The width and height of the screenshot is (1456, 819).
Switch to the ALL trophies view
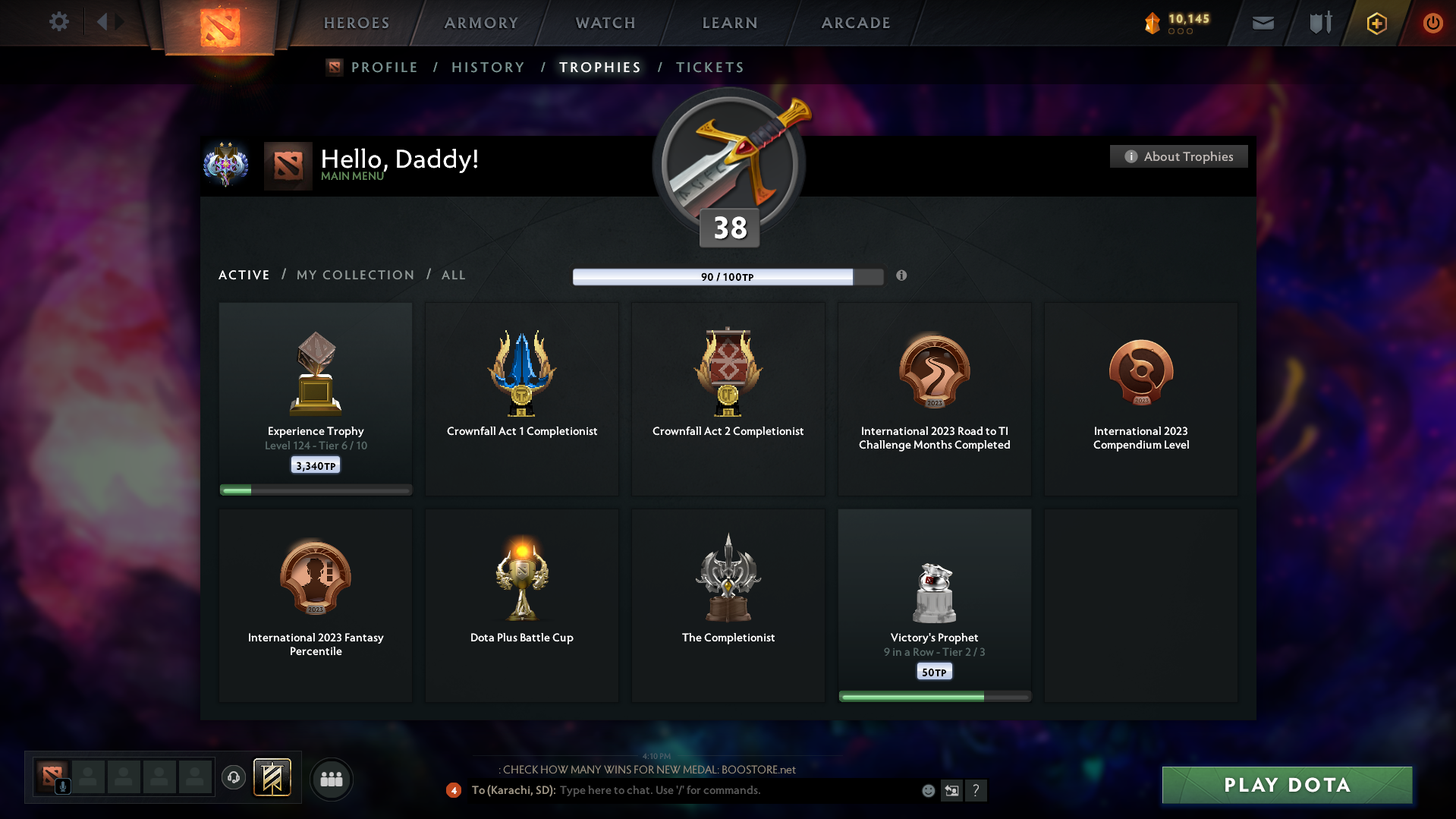[453, 275]
